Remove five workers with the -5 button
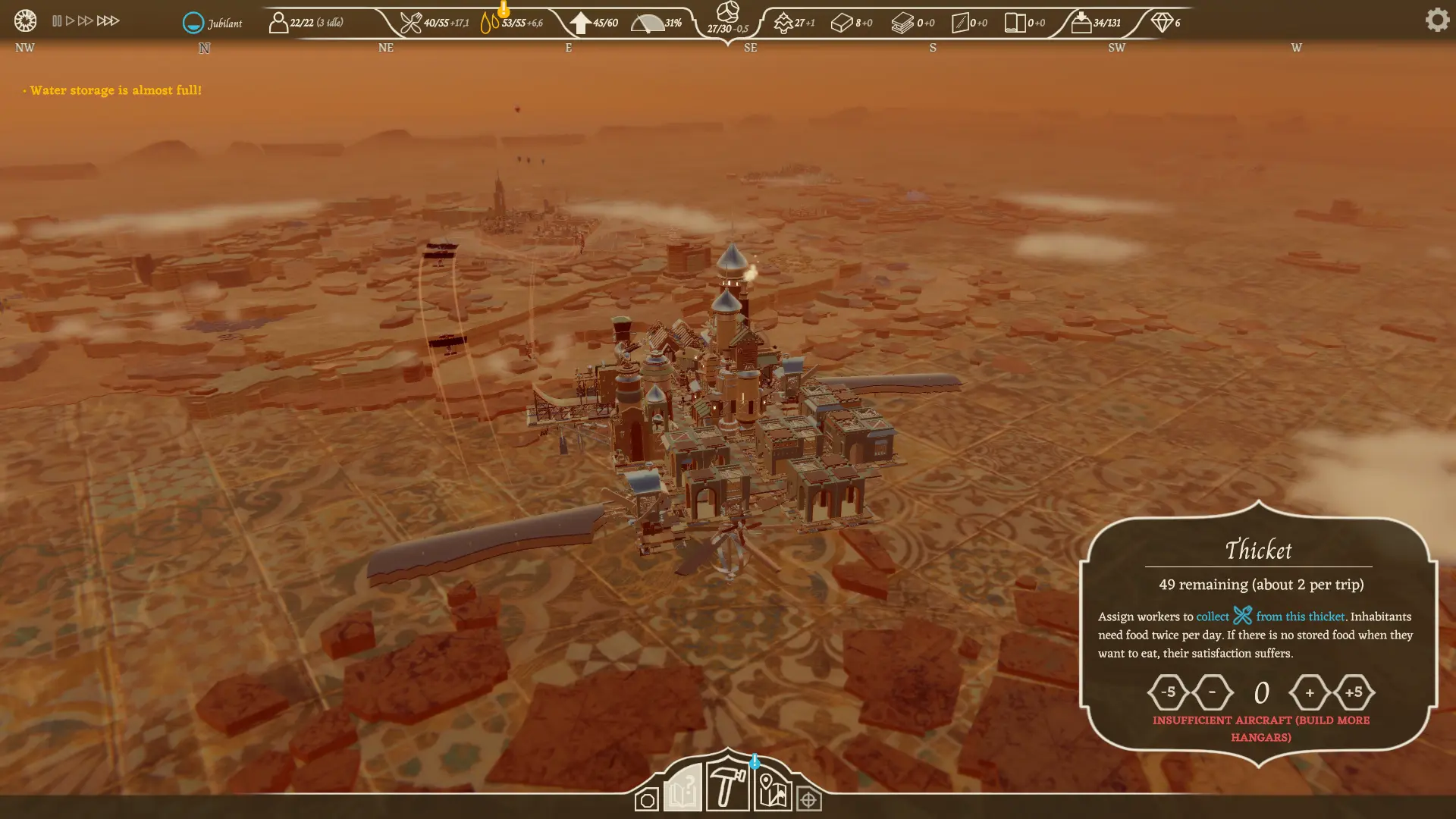1456x819 pixels. coord(1168,692)
